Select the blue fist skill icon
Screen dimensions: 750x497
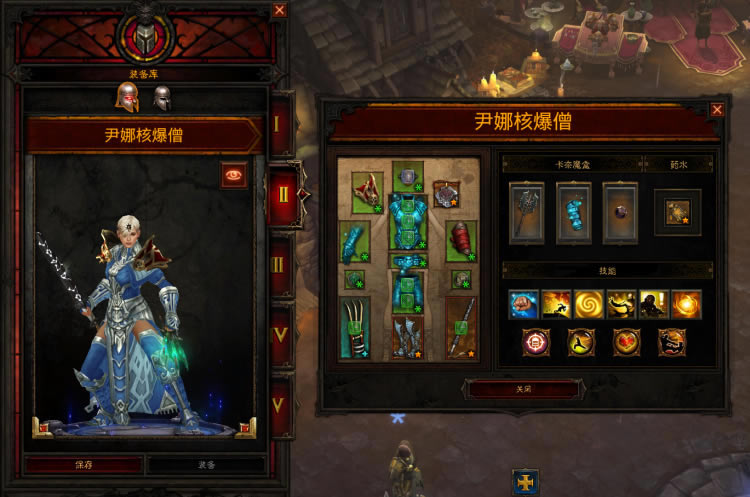524,305
